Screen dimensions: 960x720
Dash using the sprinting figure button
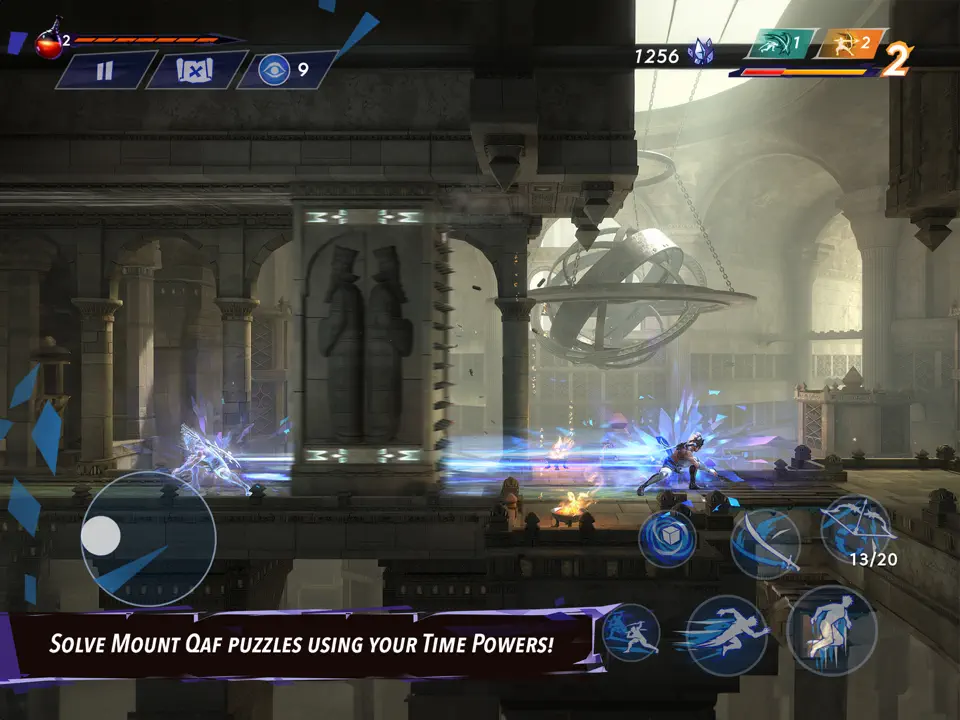click(726, 634)
